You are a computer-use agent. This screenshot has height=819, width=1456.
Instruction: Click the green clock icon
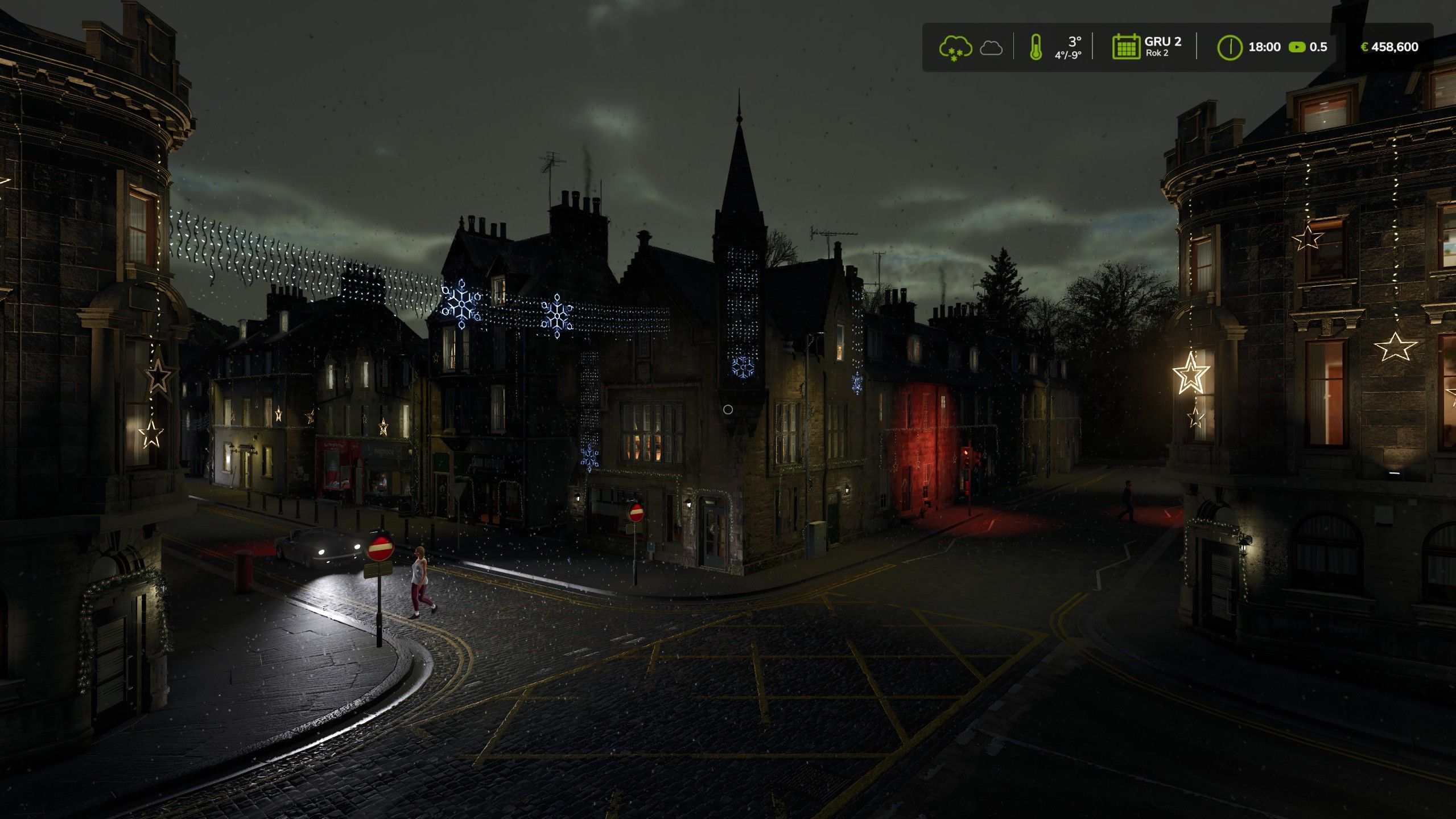[1229, 47]
